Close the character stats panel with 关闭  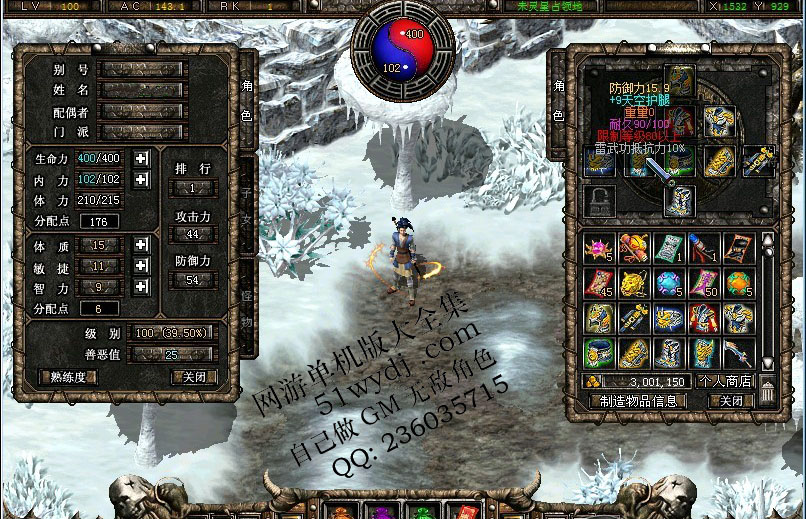[x=193, y=377]
